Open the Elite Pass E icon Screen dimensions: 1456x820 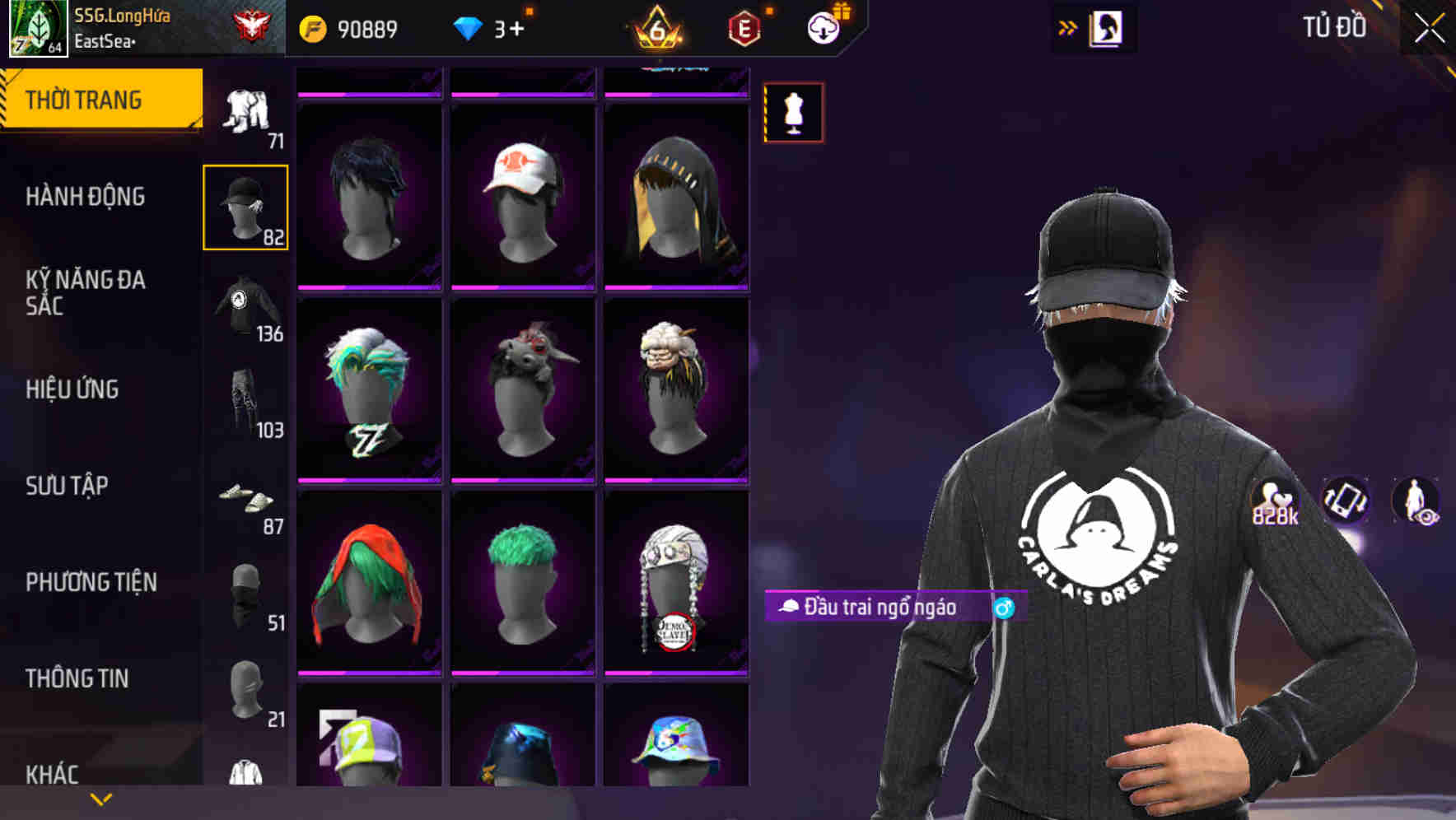click(742, 27)
